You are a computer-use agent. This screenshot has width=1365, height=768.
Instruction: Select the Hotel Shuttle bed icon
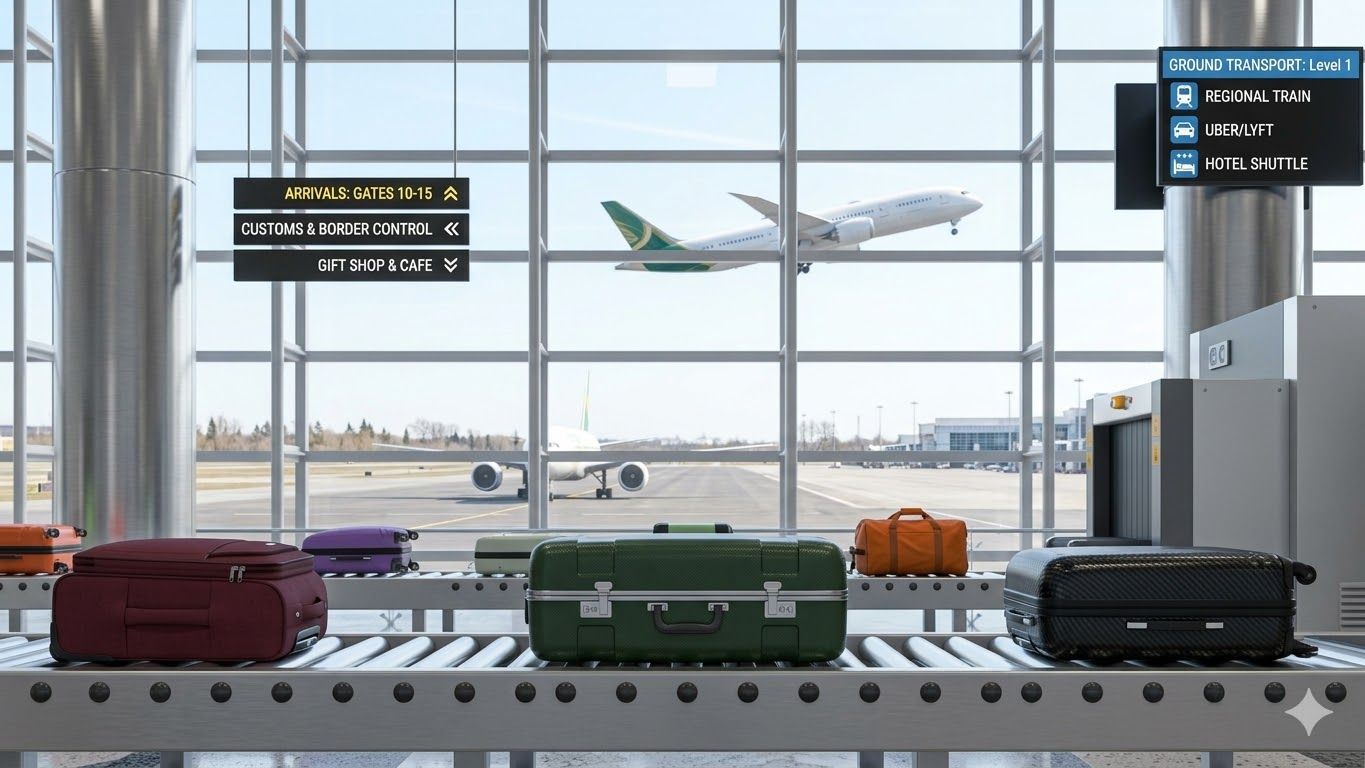[1183, 163]
